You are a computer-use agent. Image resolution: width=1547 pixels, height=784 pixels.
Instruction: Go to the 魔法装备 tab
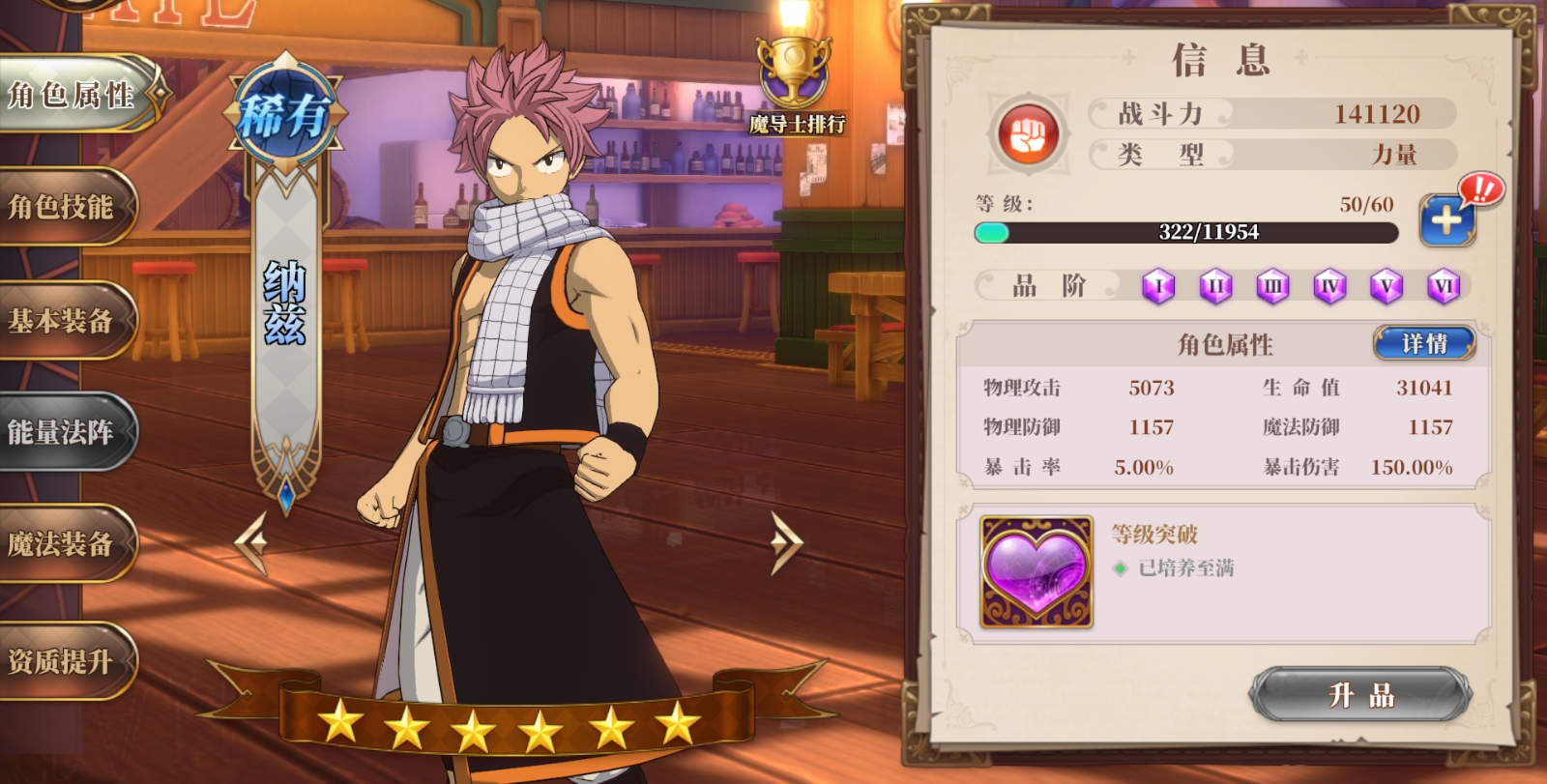[63, 544]
